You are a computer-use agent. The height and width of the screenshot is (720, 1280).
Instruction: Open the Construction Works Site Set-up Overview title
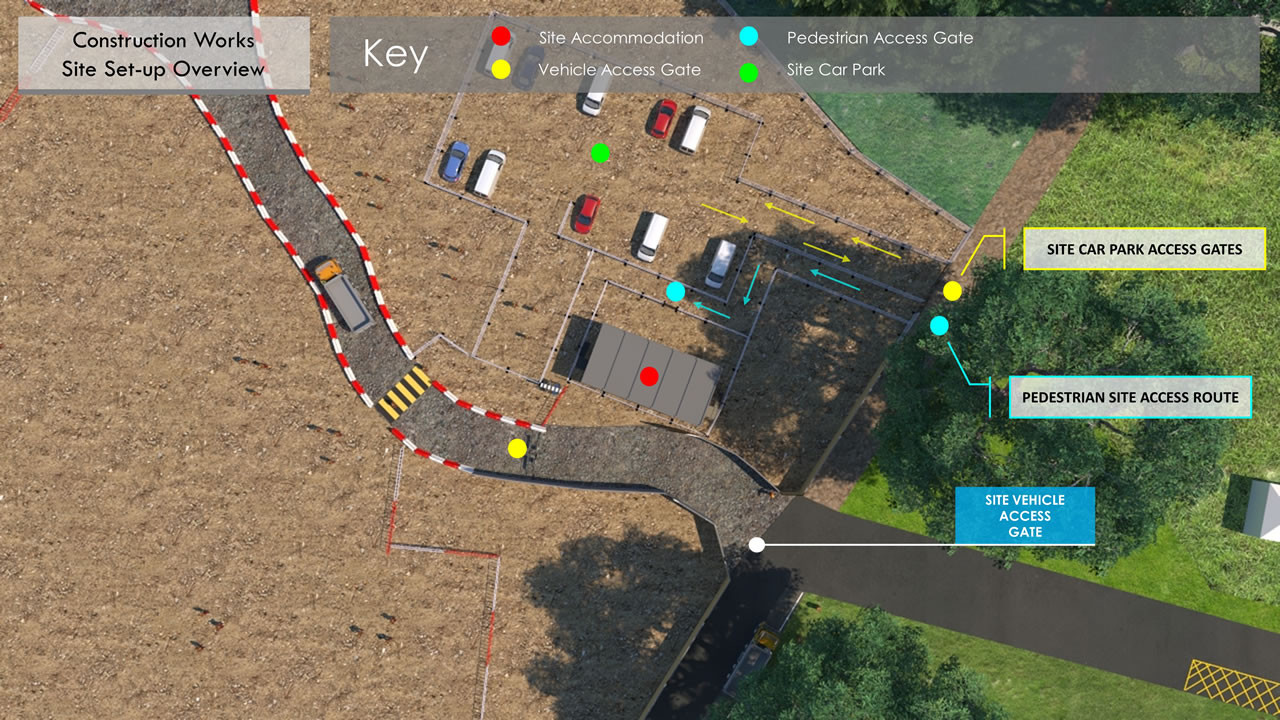(163, 55)
